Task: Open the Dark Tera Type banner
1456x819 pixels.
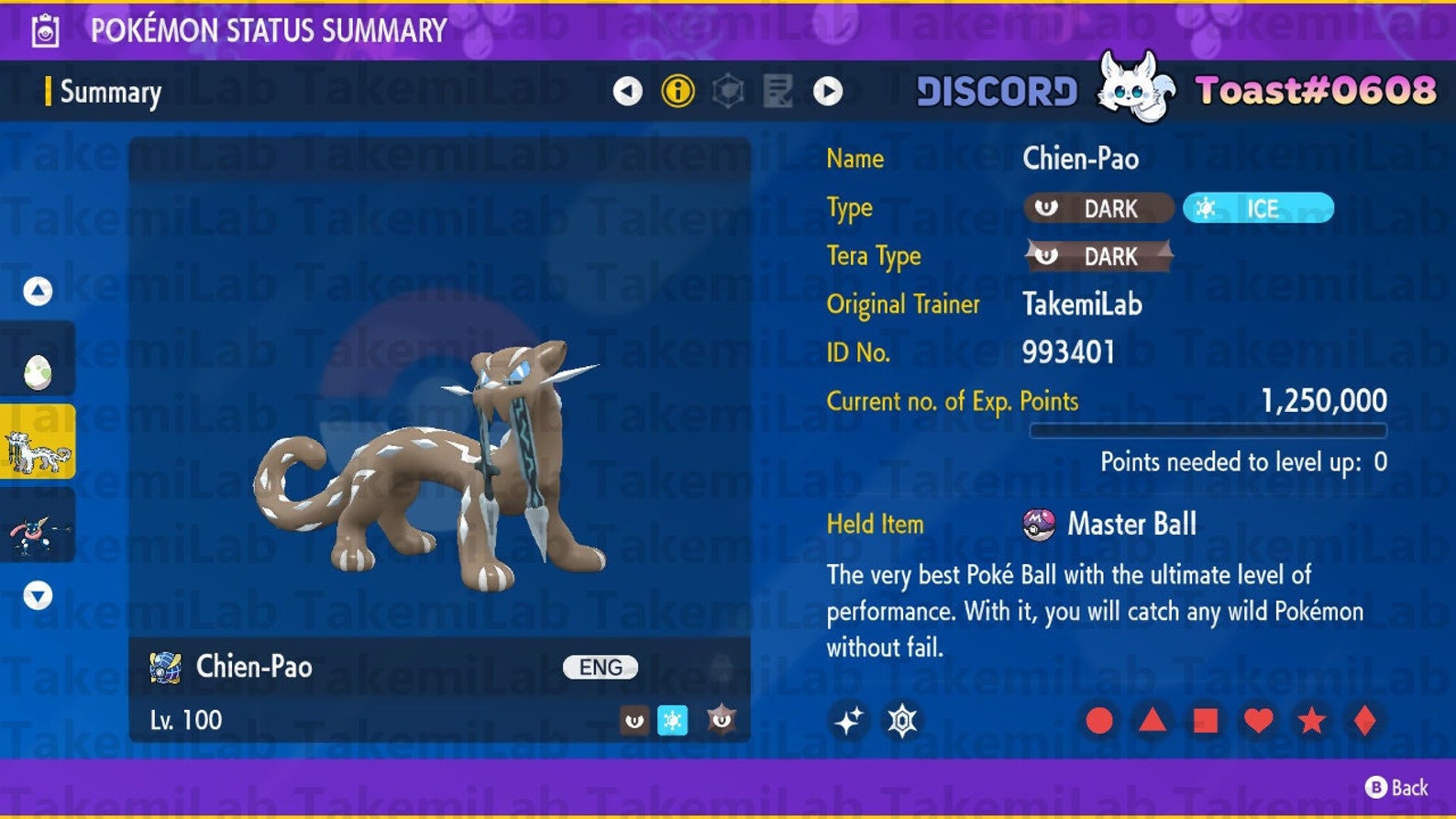Action: (x=1097, y=256)
